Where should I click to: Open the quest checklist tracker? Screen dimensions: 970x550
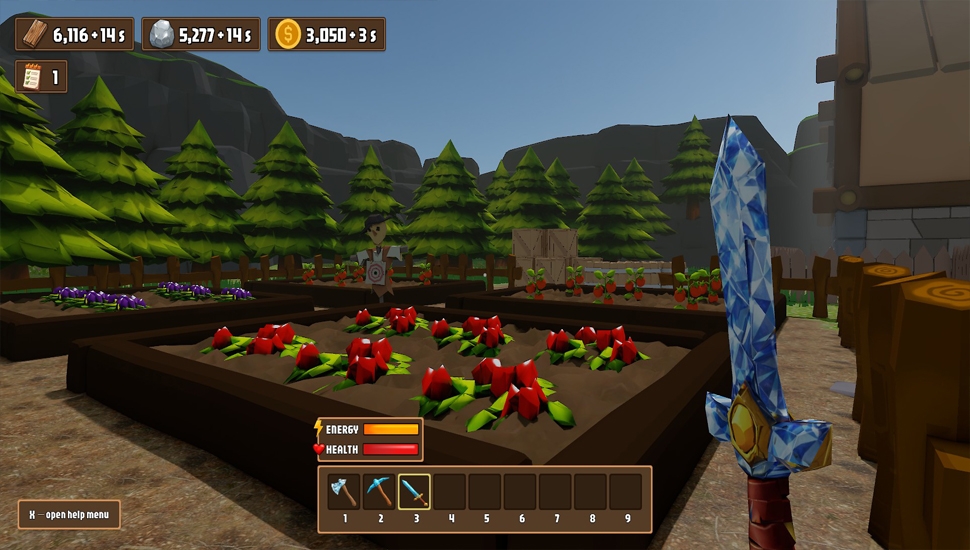pos(32,77)
